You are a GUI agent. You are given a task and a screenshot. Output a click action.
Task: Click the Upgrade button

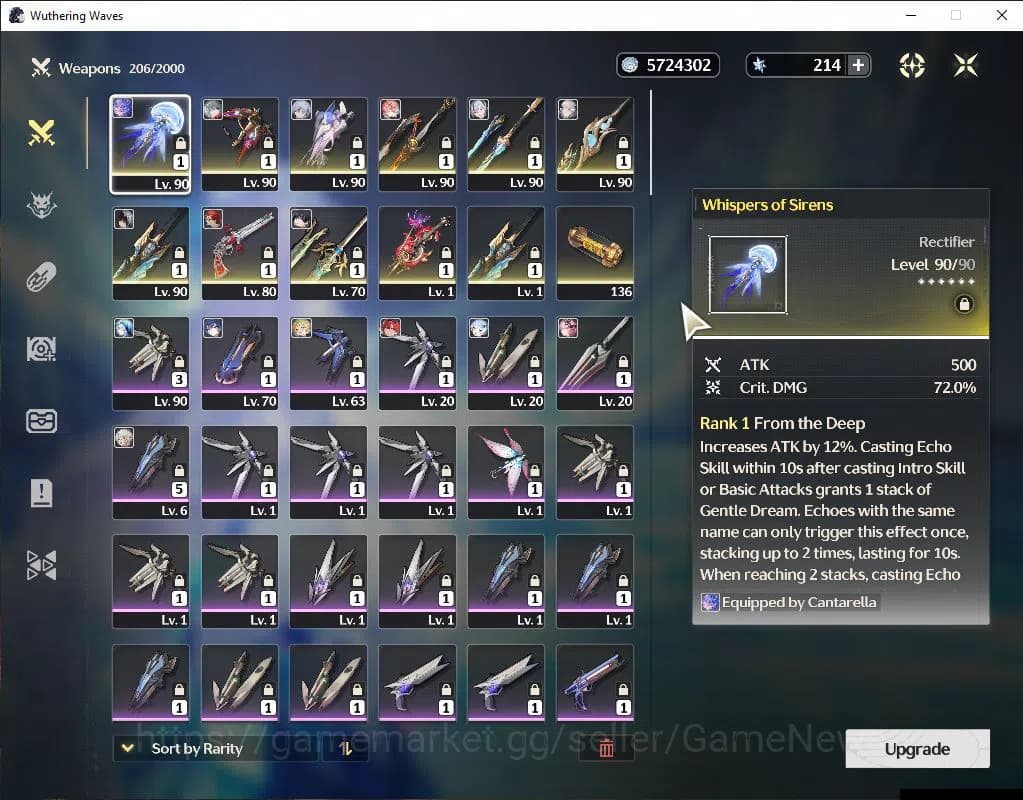tap(917, 749)
